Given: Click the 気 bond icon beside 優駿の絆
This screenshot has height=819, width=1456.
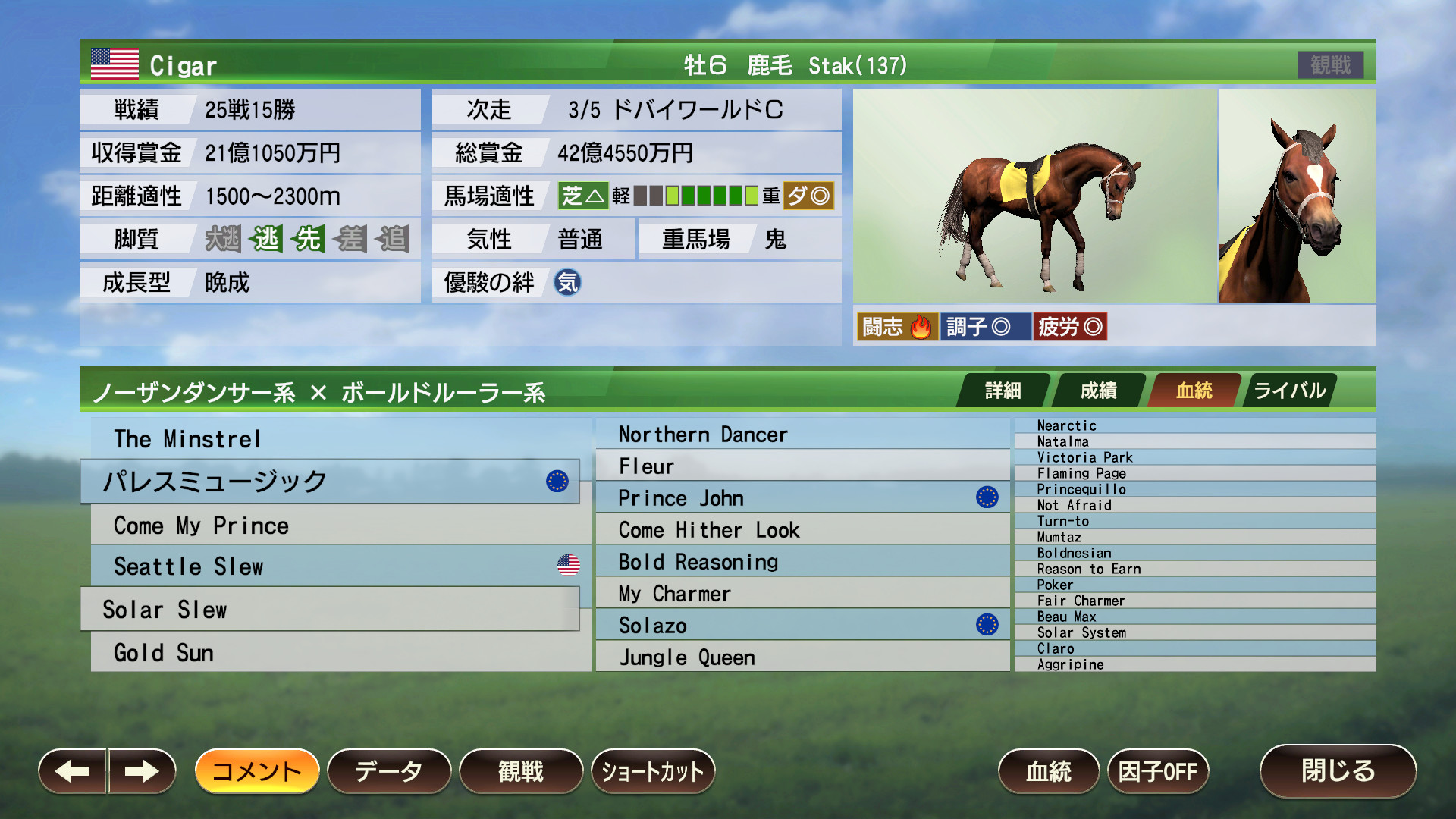Looking at the screenshot, I should [x=567, y=282].
